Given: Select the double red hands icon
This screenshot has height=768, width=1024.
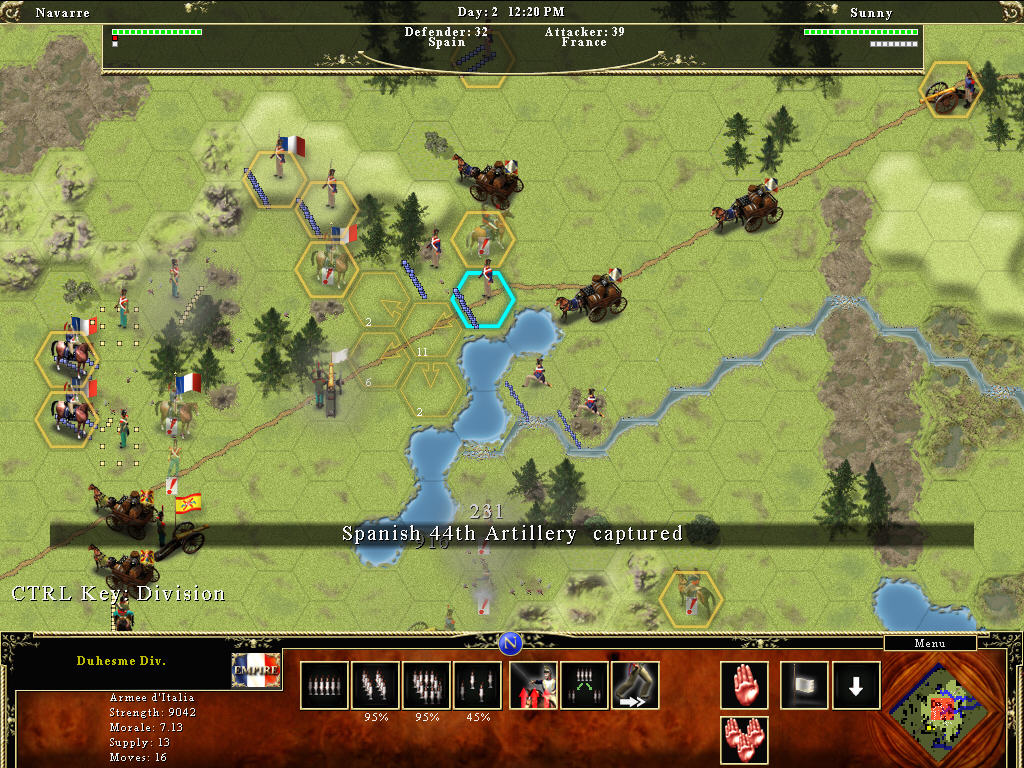Looking at the screenshot, I should pos(745,741).
